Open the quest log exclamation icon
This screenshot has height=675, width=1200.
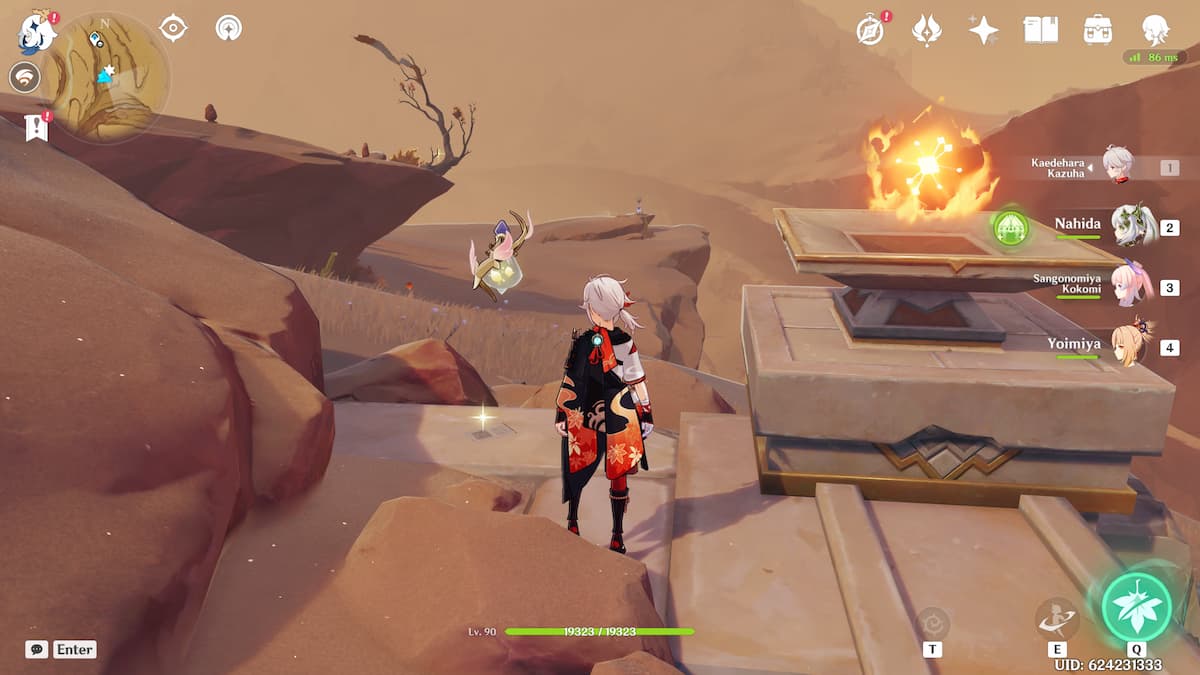(37, 127)
